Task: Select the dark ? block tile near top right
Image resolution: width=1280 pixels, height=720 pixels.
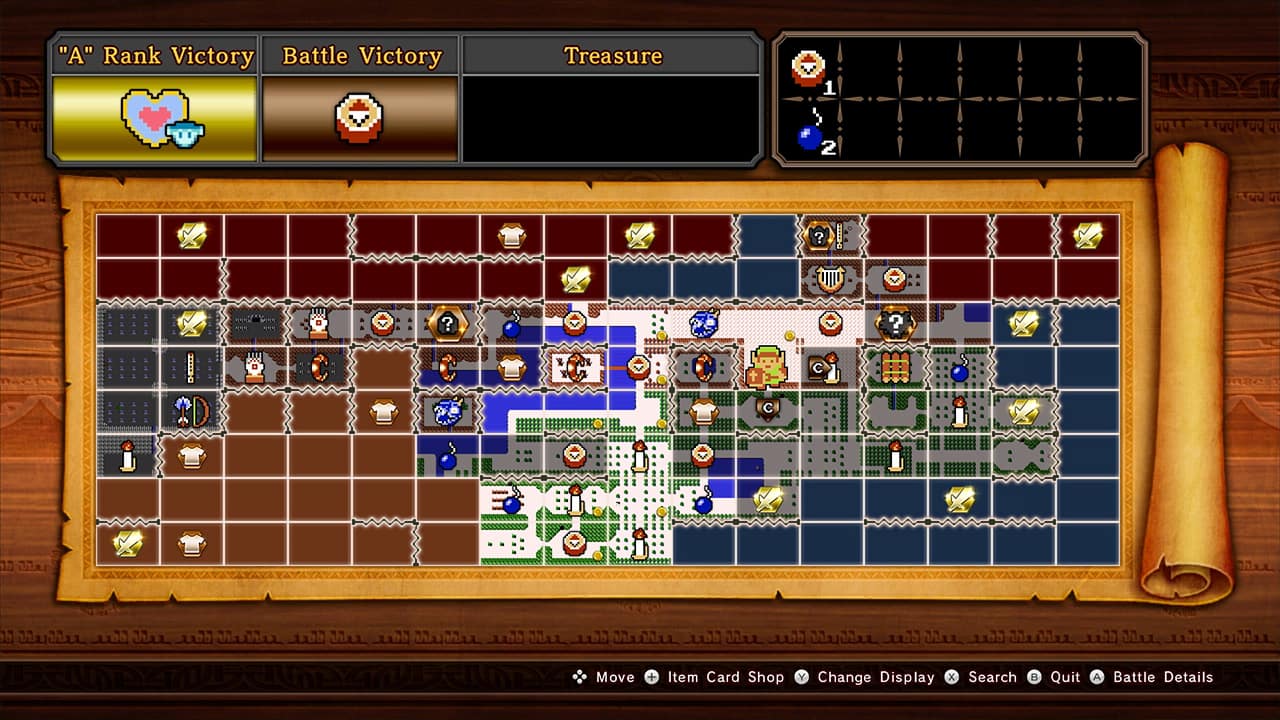Action: point(895,323)
